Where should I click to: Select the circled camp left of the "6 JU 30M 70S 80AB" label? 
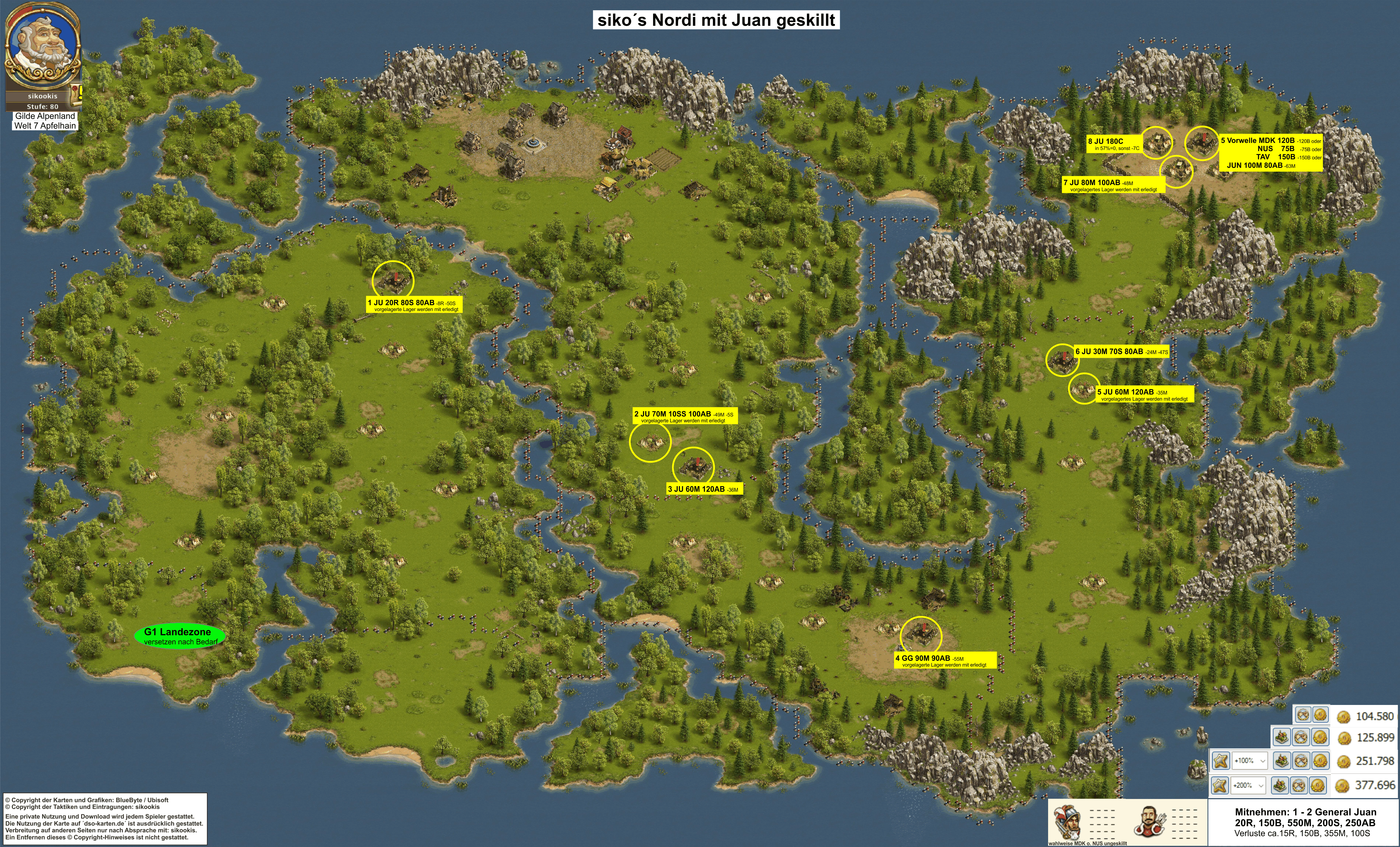pos(1061,359)
